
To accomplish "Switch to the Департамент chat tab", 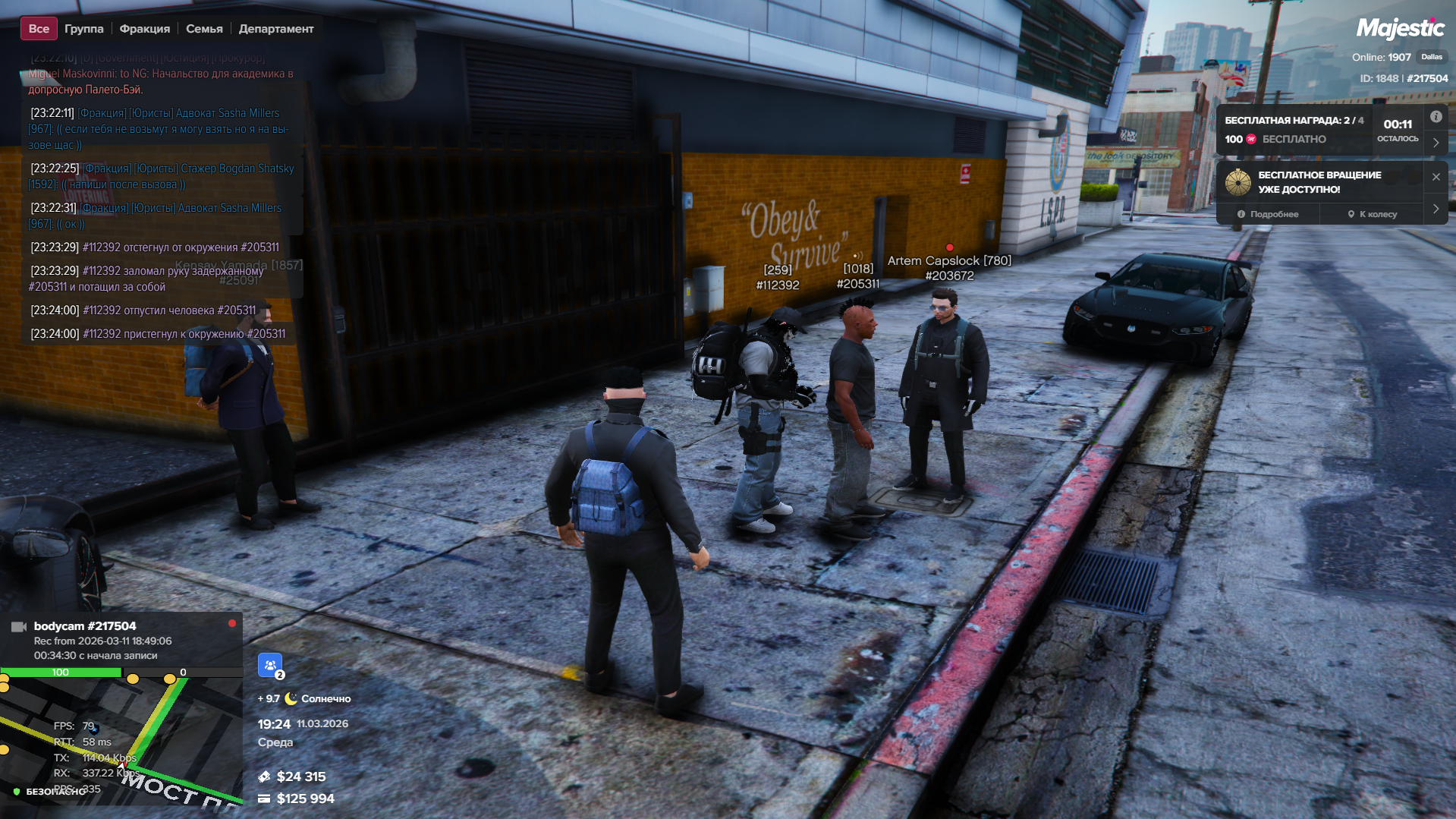I will pyautogui.click(x=275, y=29).
